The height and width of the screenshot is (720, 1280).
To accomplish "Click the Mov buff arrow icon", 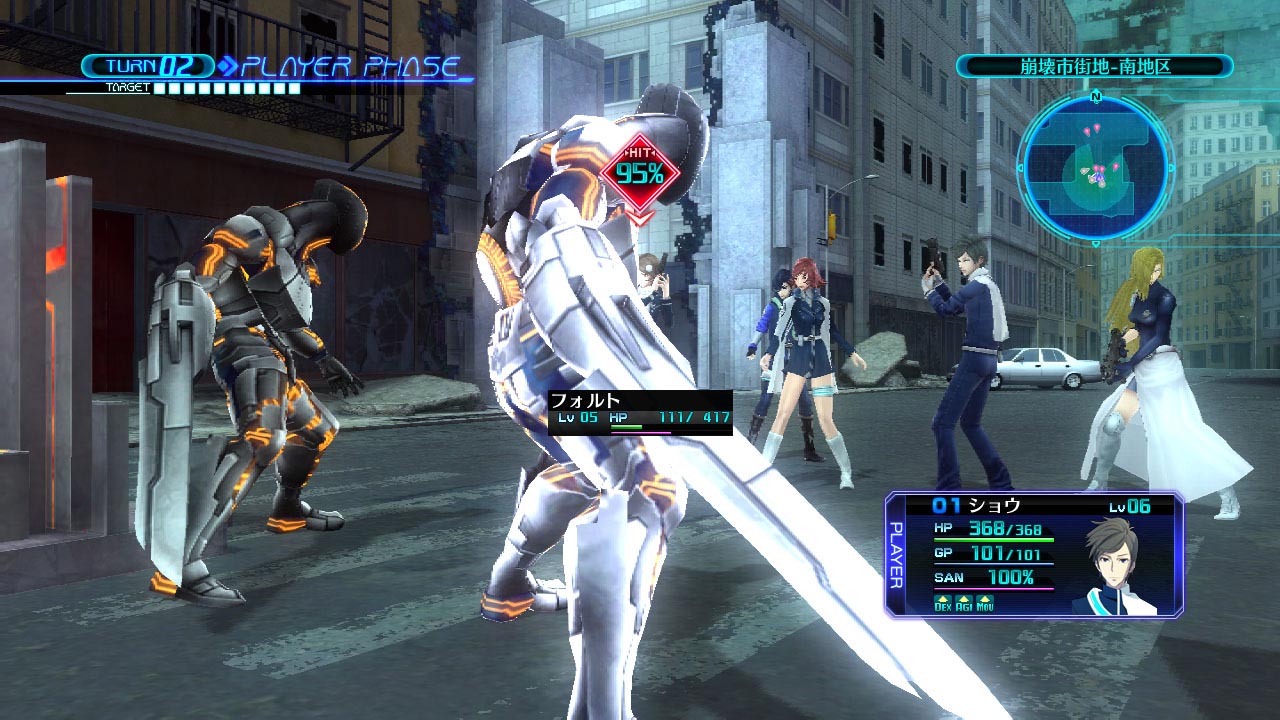I will (985, 601).
